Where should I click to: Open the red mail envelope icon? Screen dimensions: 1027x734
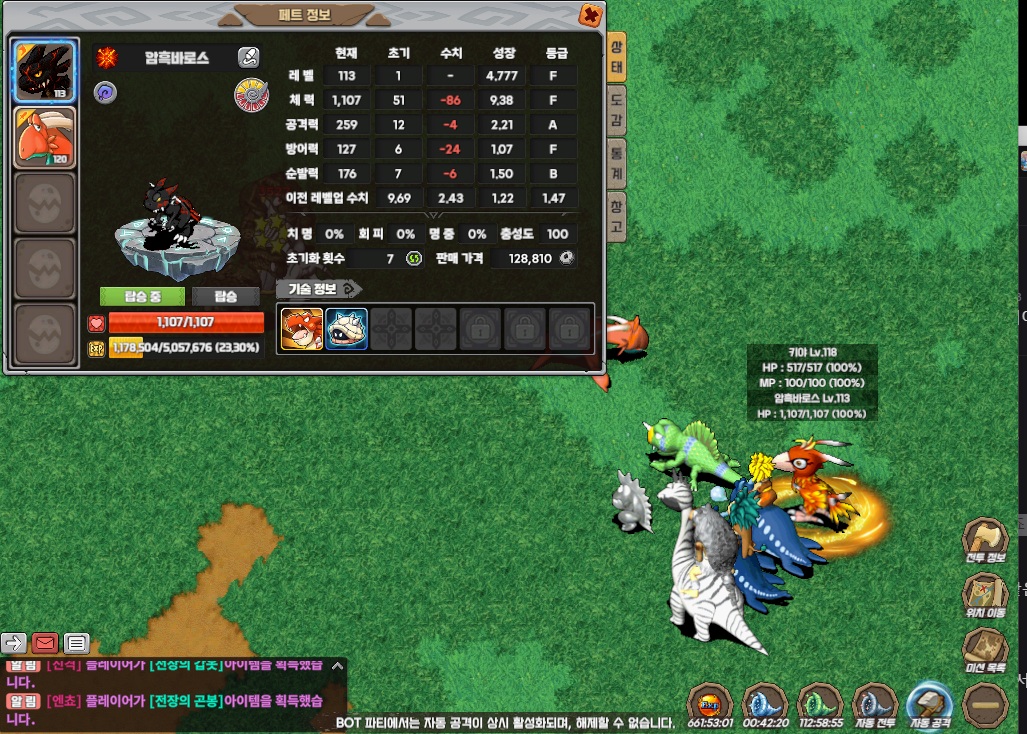(x=45, y=643)
